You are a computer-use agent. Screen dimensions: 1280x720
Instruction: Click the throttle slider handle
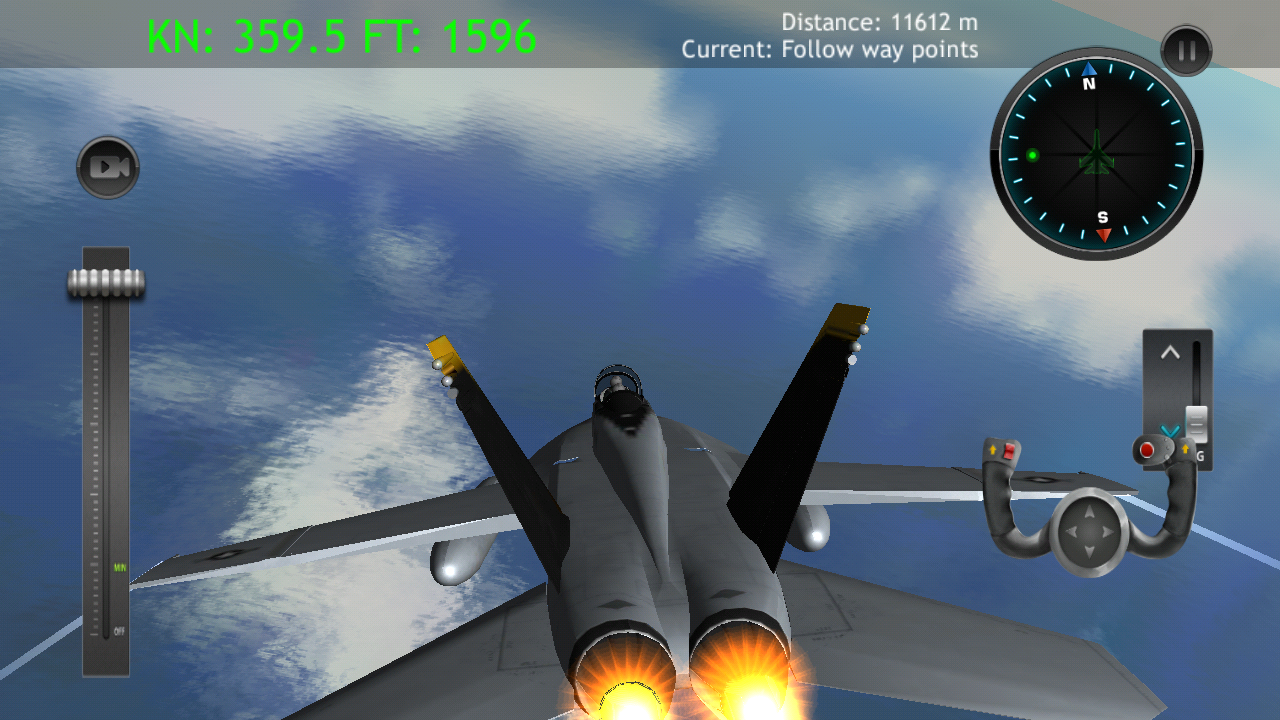[104, 283]
